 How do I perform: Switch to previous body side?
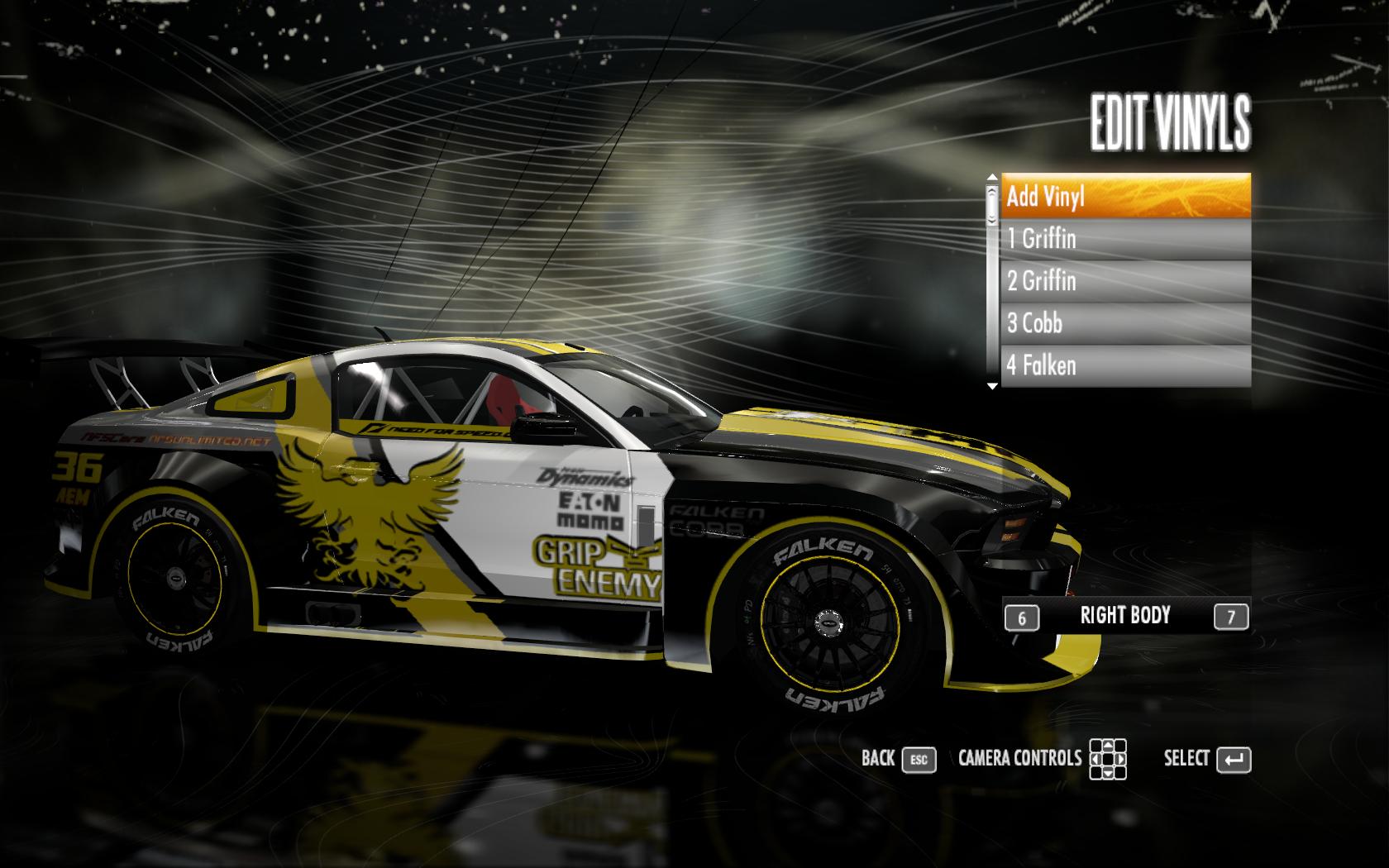coord(1022,618)
